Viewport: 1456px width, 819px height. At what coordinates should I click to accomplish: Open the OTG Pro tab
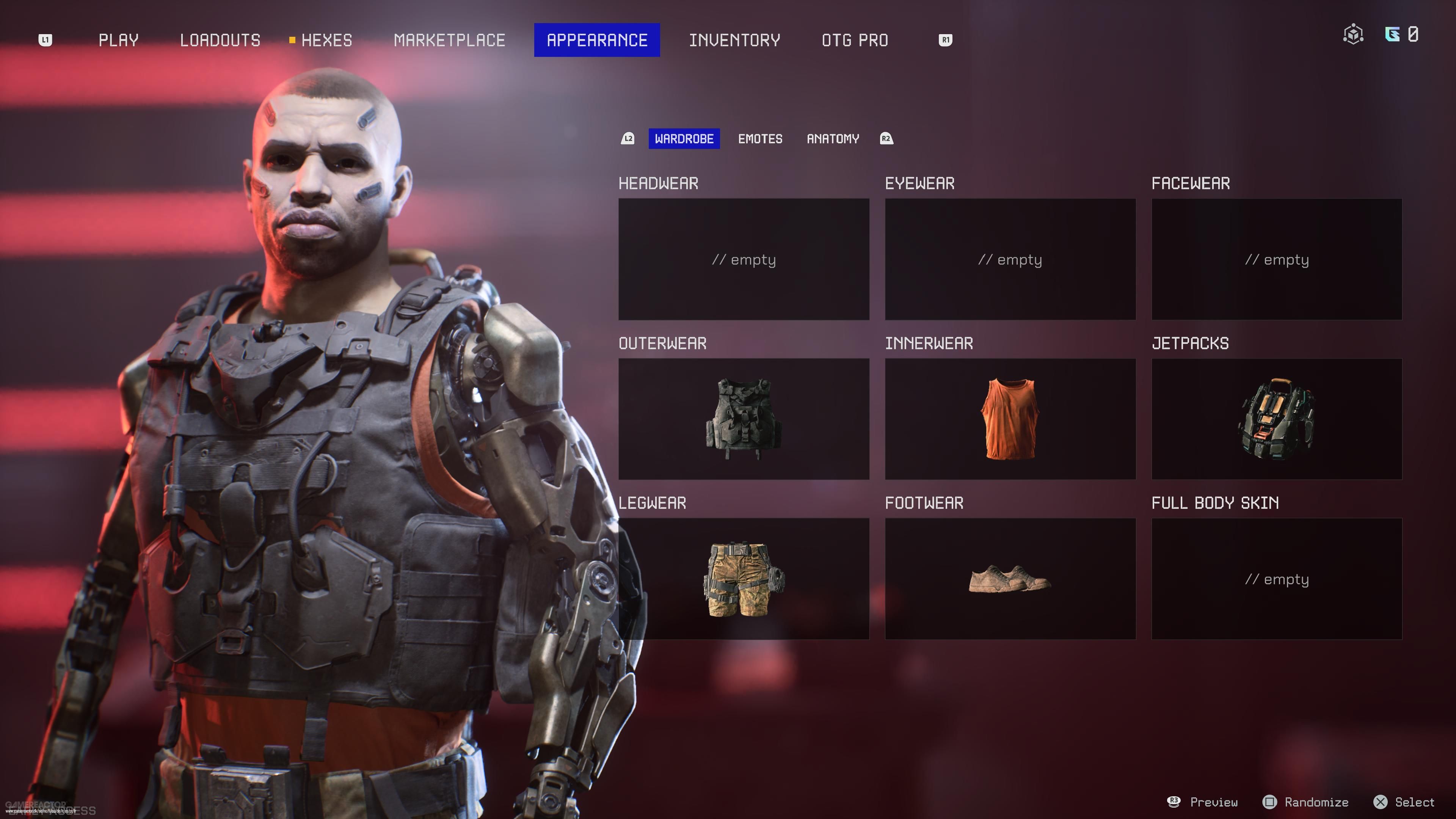point(855,40)
